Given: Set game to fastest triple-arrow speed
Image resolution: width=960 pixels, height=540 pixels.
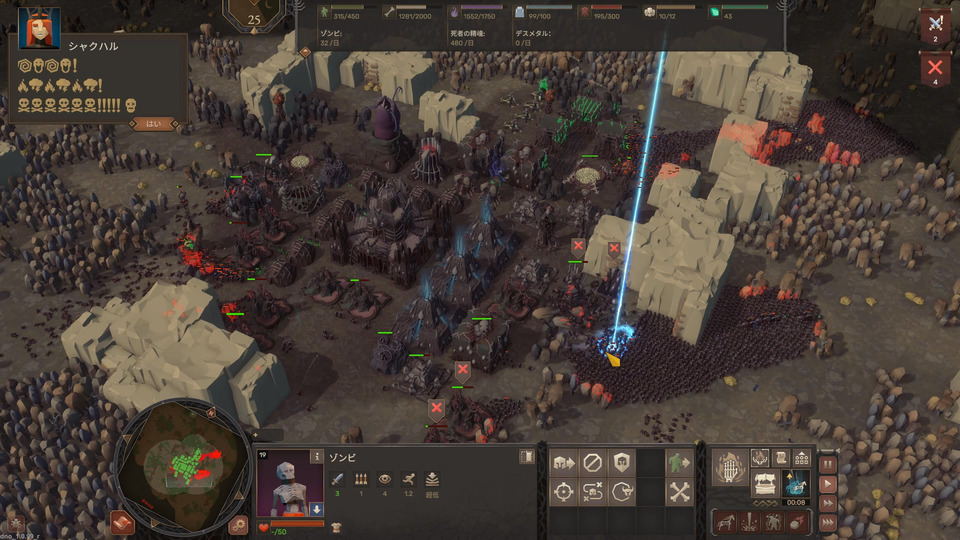Looking at the screenshot, I should 828,521.
